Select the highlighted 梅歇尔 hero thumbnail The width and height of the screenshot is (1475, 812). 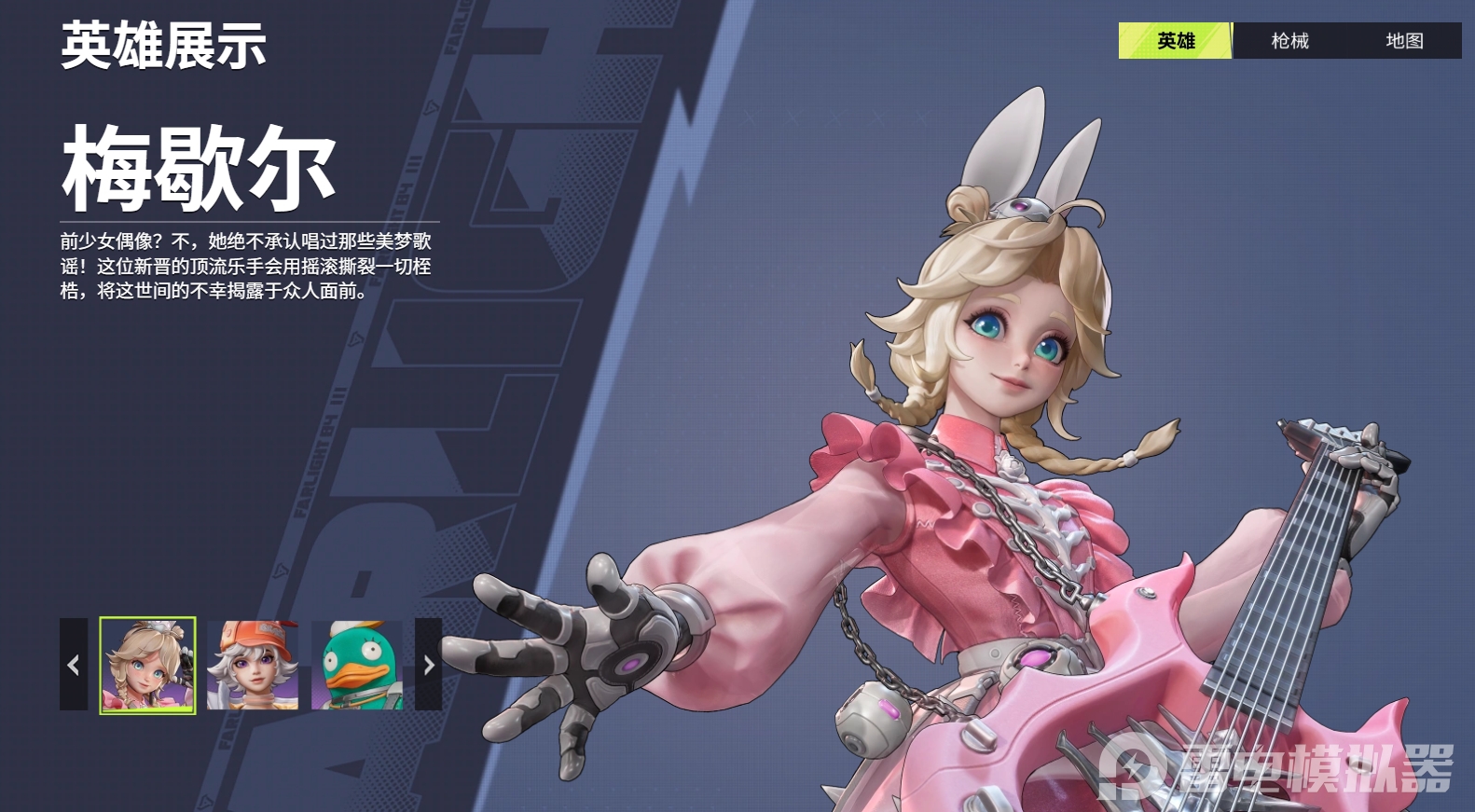coord(147,664)
